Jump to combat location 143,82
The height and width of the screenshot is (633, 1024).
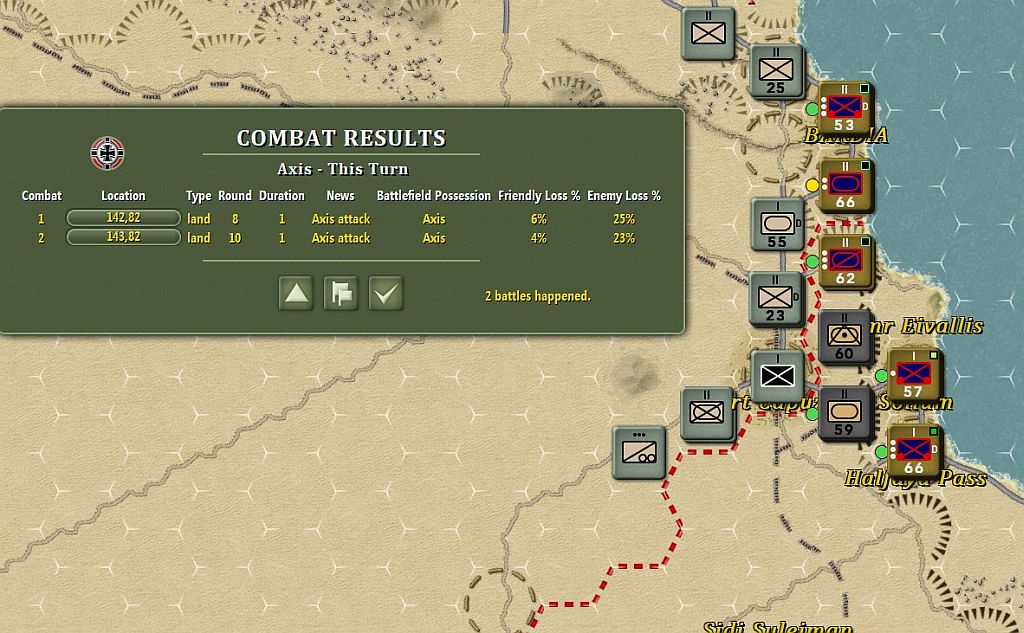123,237
